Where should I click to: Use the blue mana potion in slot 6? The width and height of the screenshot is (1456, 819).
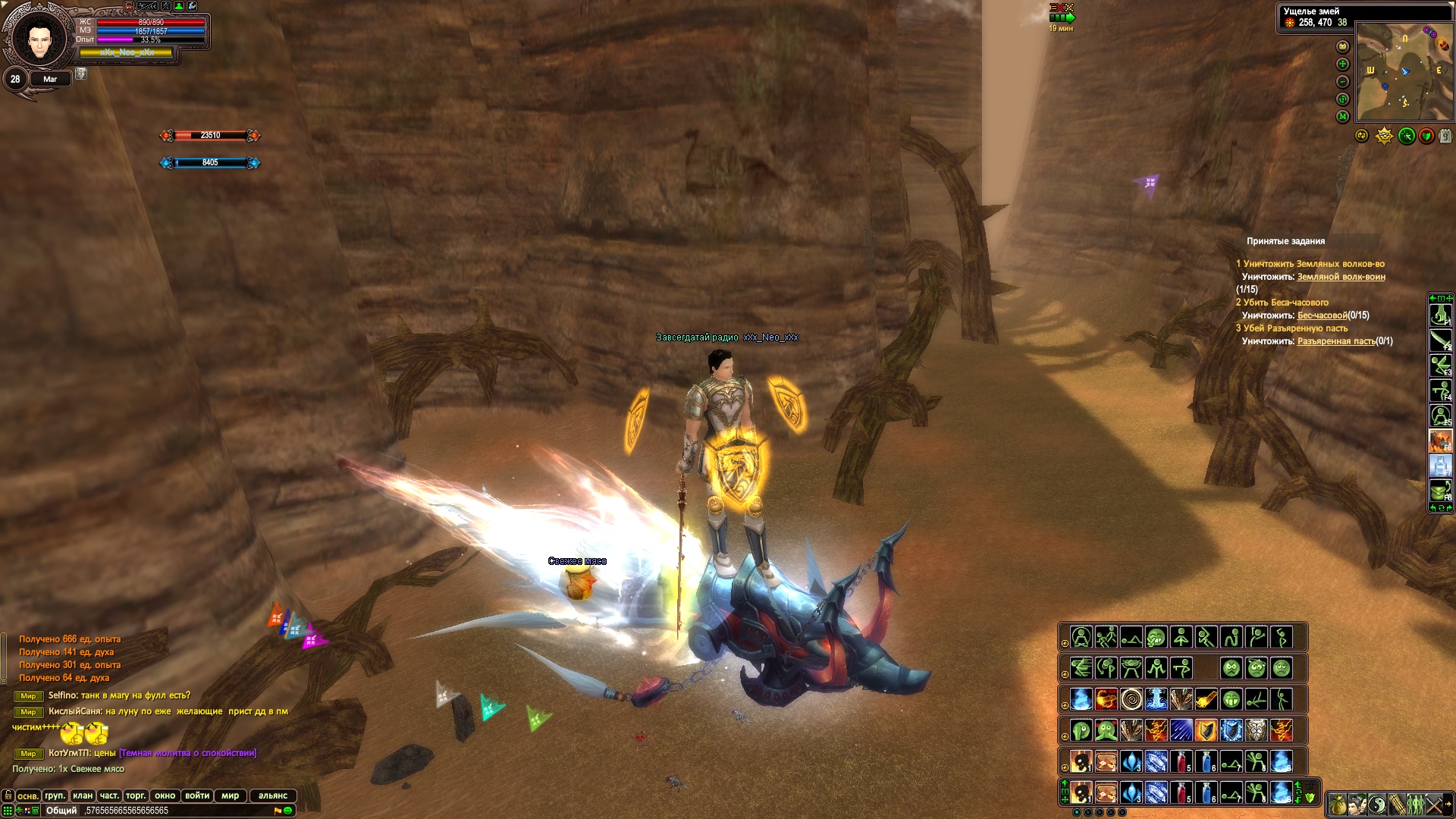pos(1206,792)
